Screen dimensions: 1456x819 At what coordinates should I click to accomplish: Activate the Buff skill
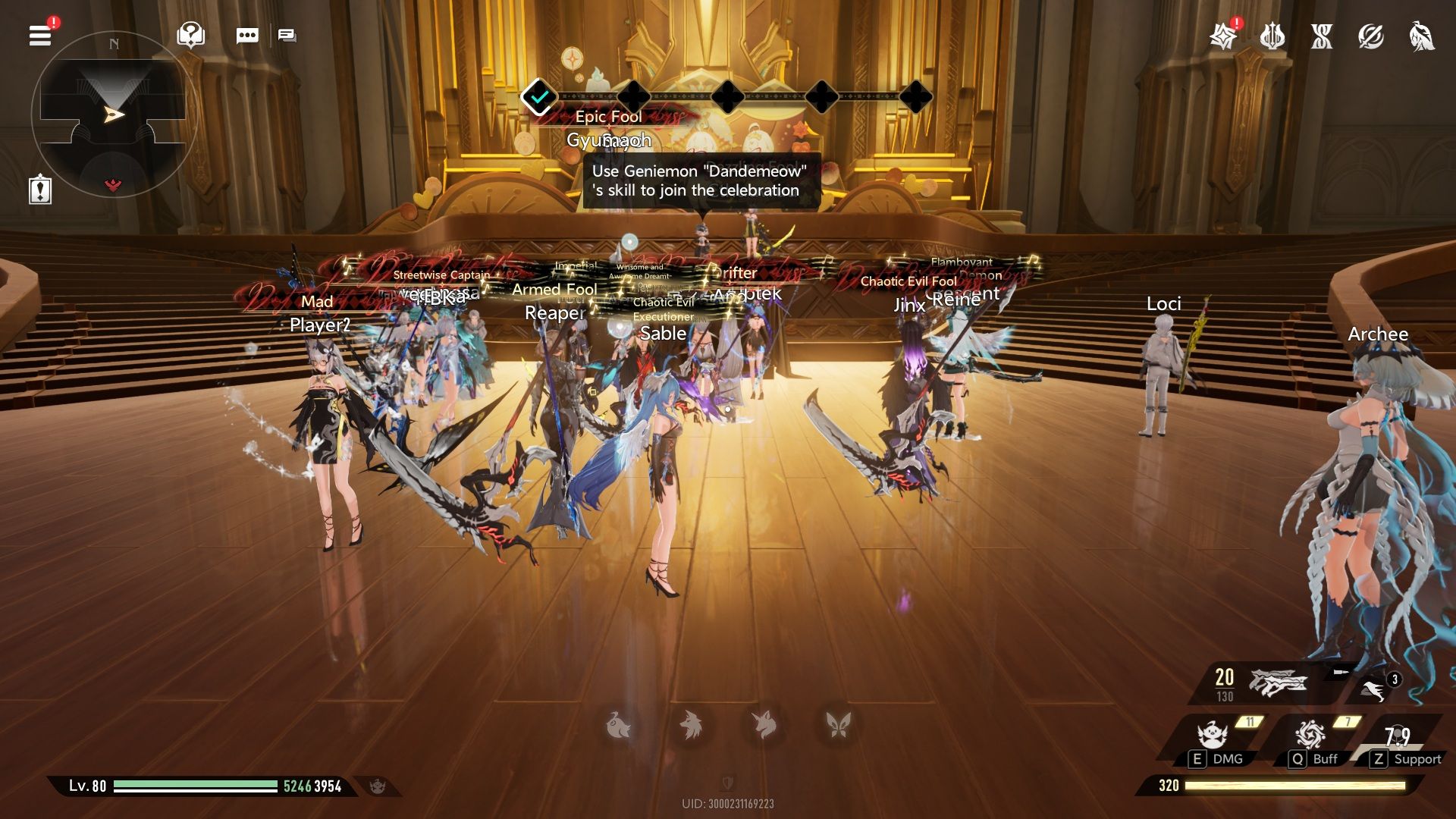coord(1310,736)
